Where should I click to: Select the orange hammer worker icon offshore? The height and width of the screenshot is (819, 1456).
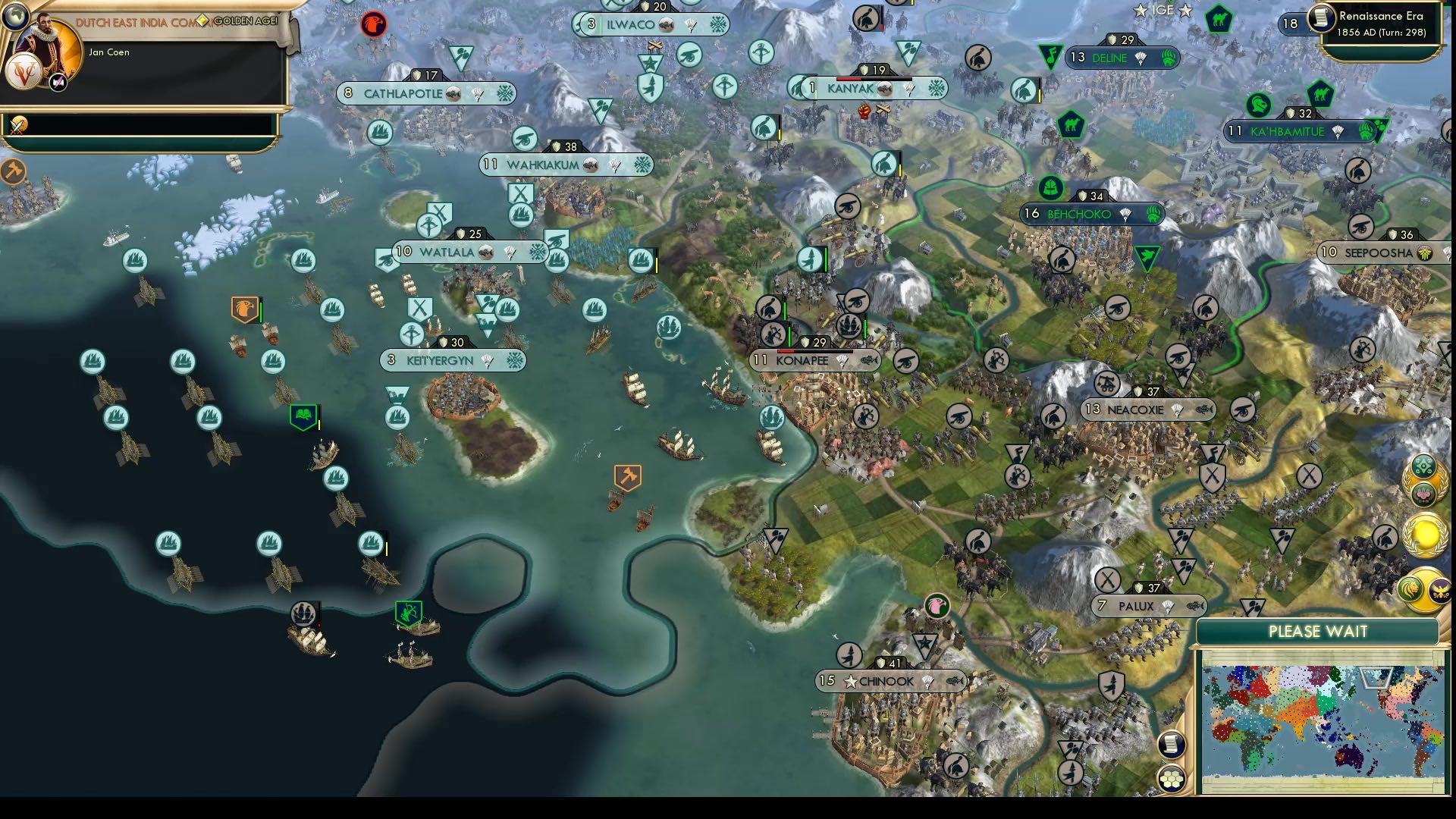pos(627,476)
